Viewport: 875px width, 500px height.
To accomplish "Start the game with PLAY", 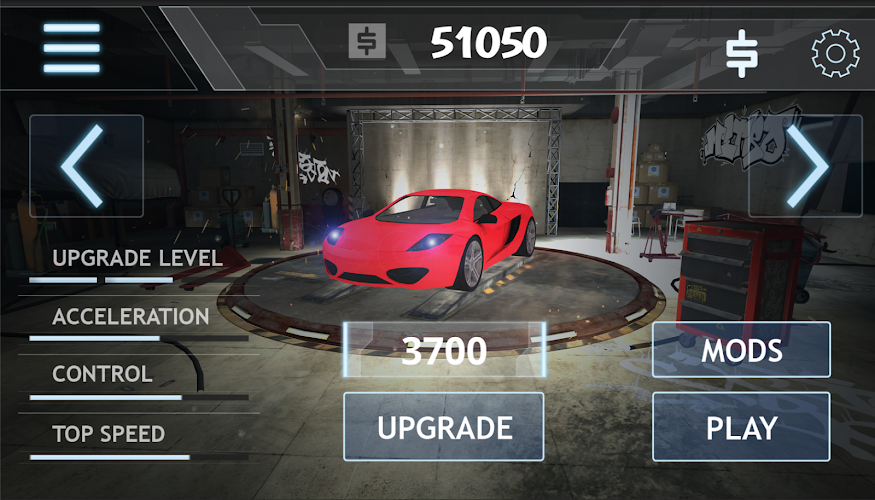I will click(x=741, y=427).
